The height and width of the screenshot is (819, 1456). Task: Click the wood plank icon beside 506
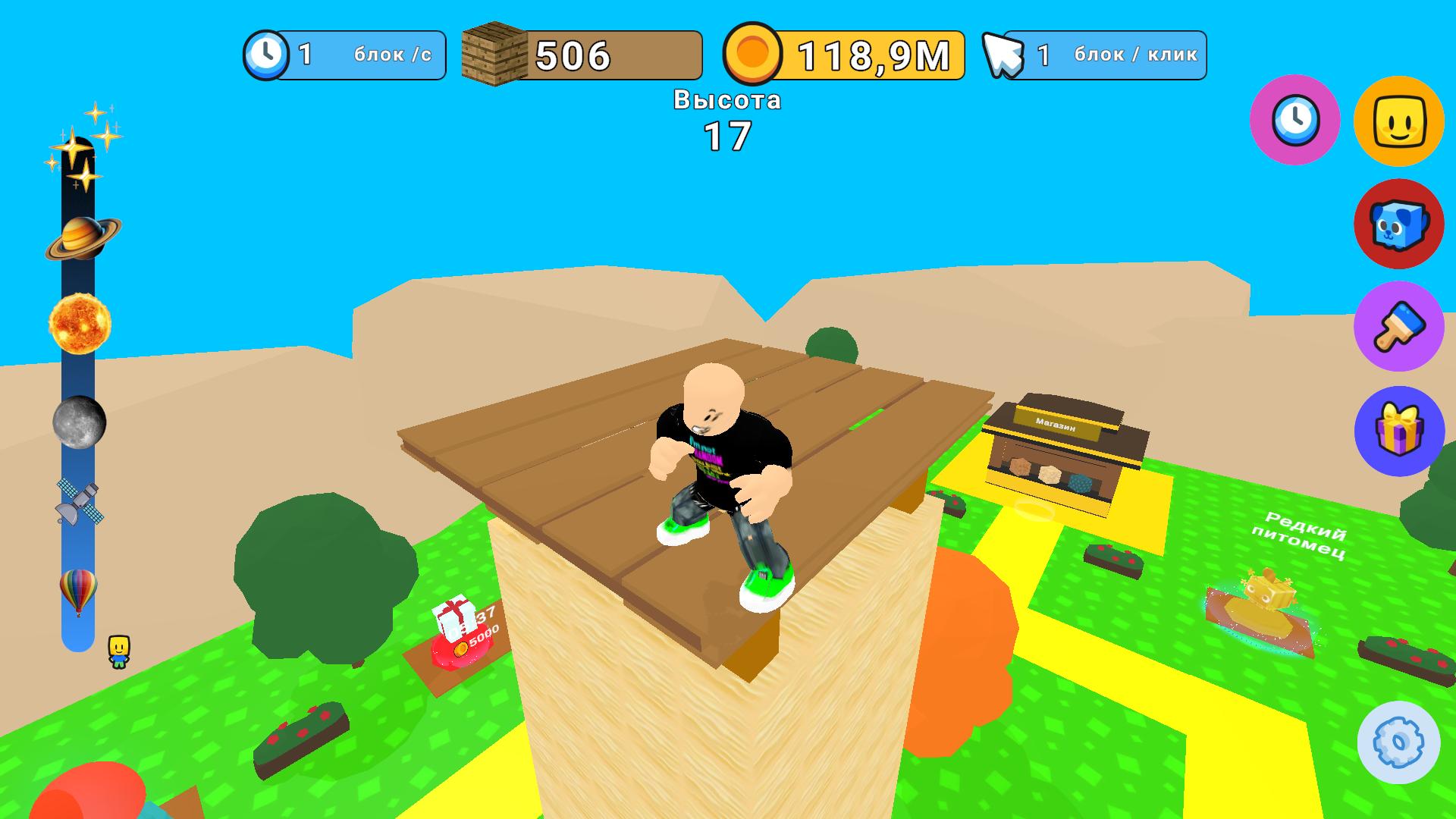tap(494, 52)
